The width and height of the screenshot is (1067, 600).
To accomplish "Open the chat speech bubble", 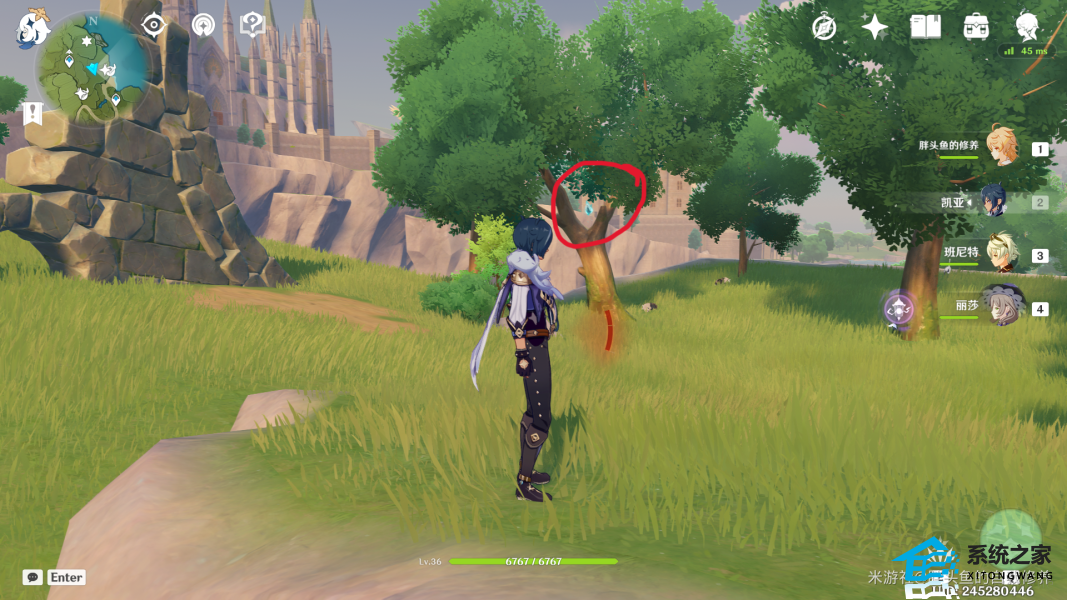I will tap(33, 578).
